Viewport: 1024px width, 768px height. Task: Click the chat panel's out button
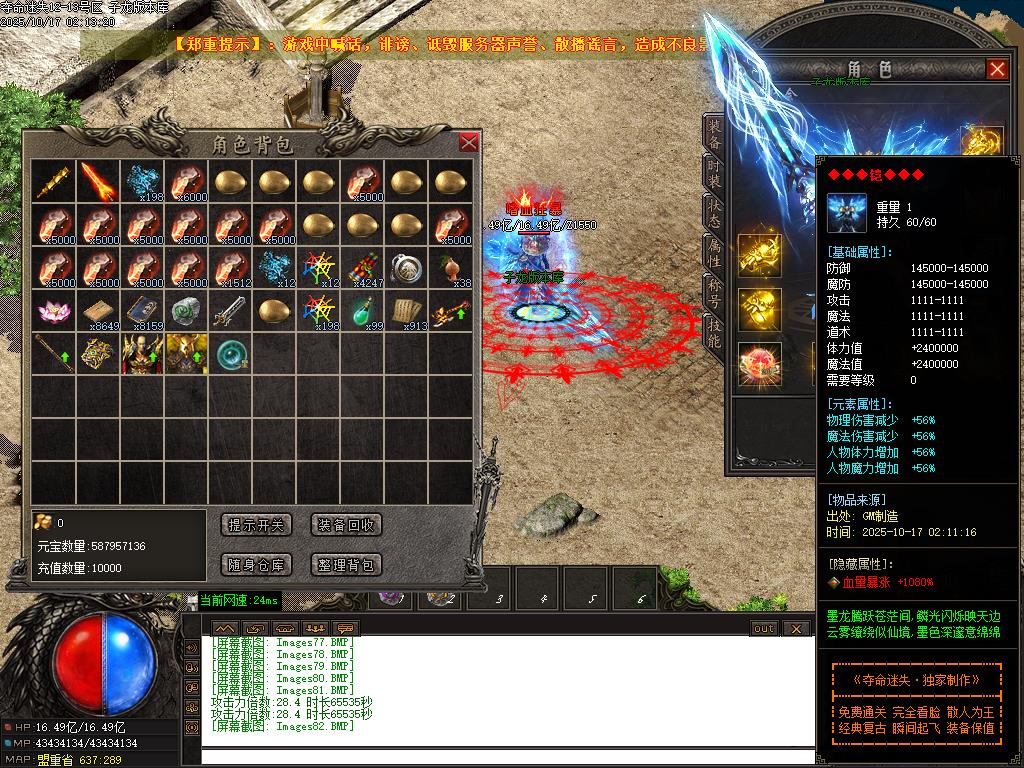click(x=763, y=628)
